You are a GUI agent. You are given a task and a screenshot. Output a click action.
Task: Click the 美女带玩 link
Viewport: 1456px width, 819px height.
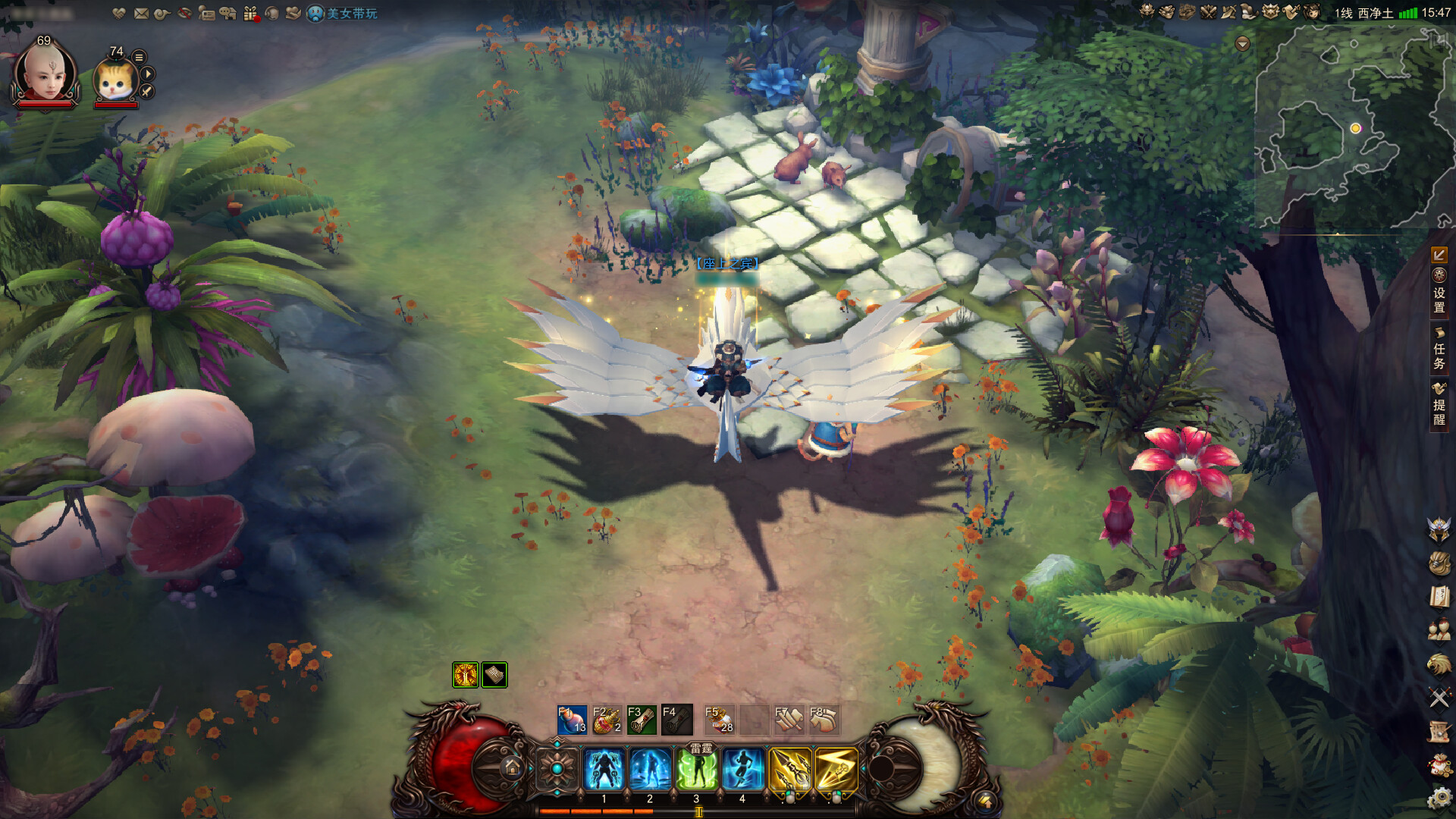[352, 14]
